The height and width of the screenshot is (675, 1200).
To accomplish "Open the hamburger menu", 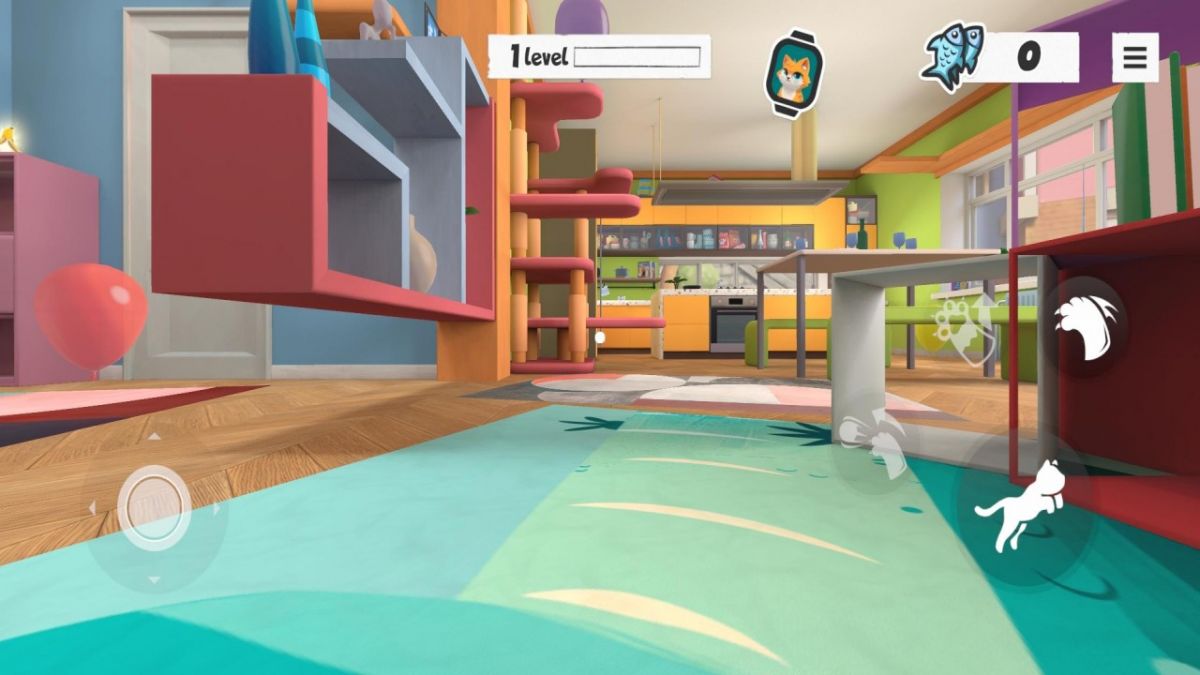I will [x=1135, y=57].
